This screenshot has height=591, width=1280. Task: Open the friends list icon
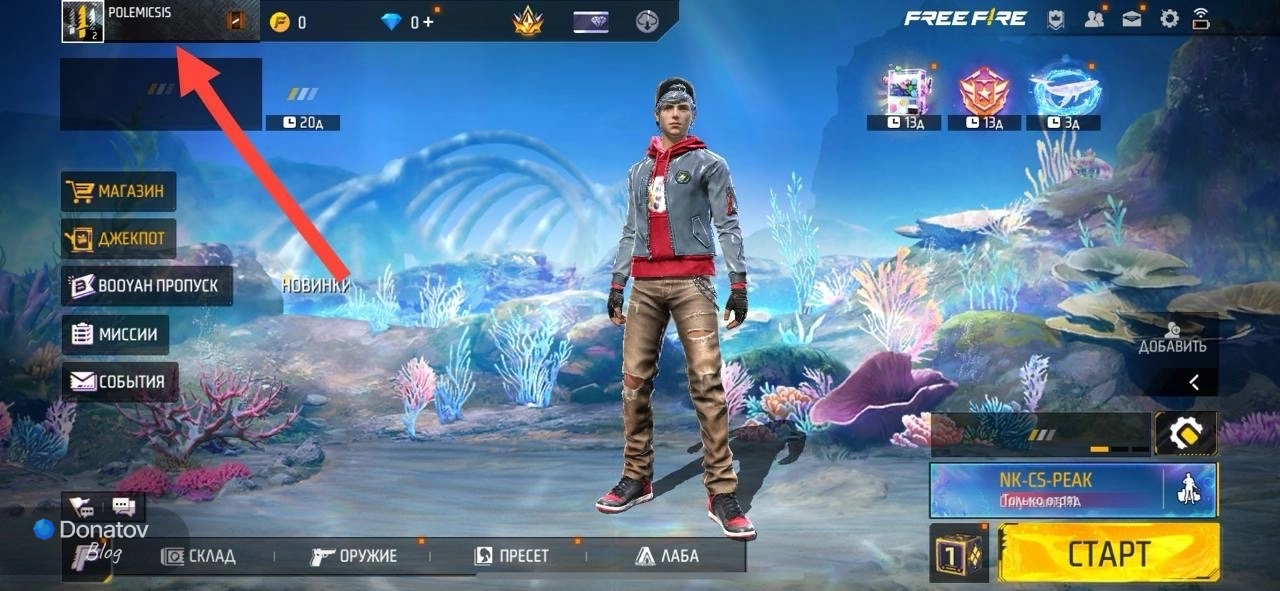coord(1094,19)
